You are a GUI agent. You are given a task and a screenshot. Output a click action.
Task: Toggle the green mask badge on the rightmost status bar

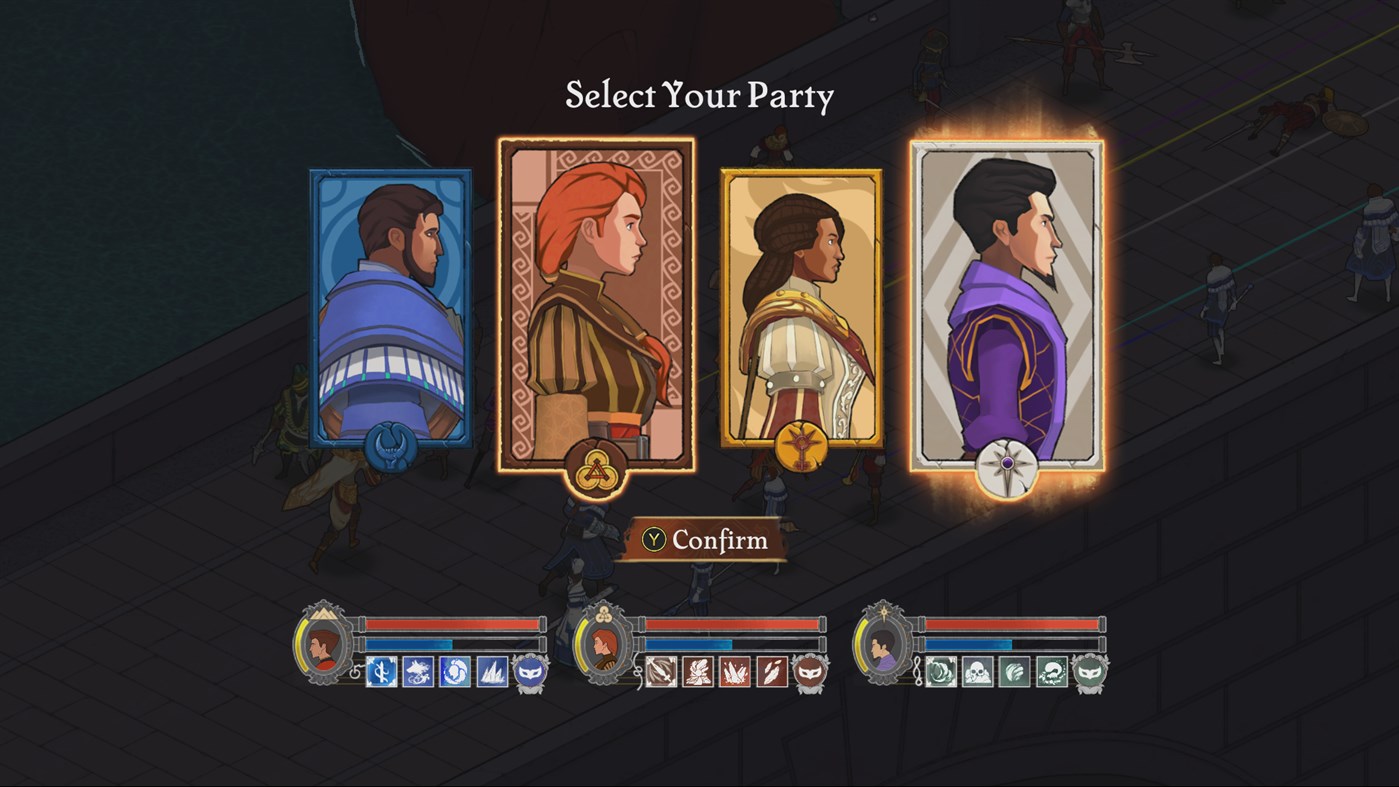1087,670
